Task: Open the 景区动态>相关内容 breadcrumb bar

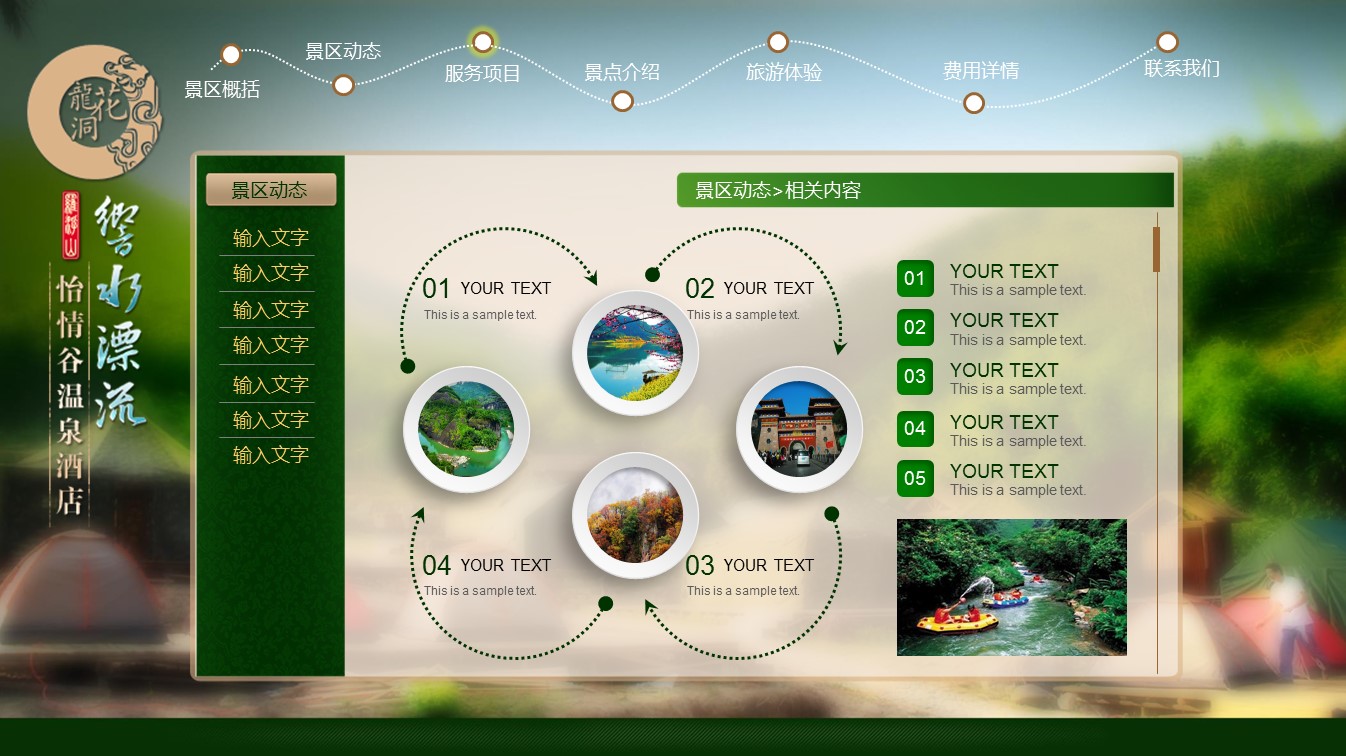Action: tap(924, 190)
